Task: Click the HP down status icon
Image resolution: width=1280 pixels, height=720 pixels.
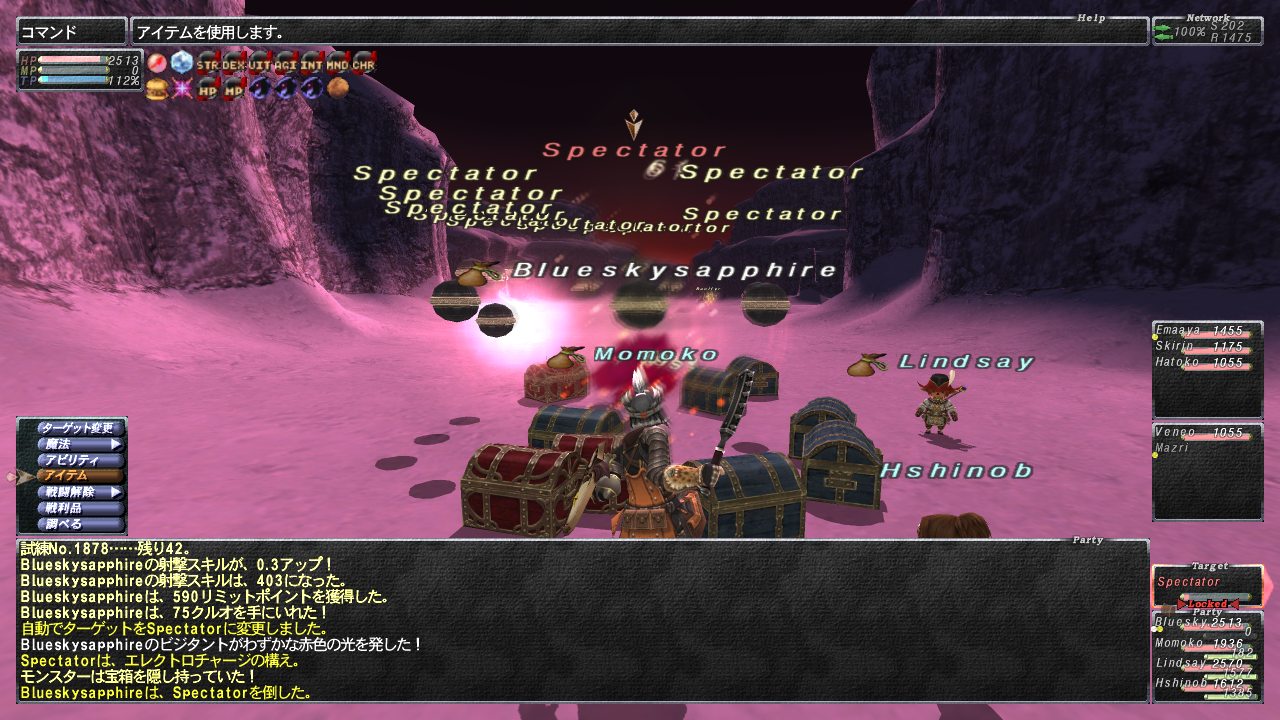Action: point(208,88)
